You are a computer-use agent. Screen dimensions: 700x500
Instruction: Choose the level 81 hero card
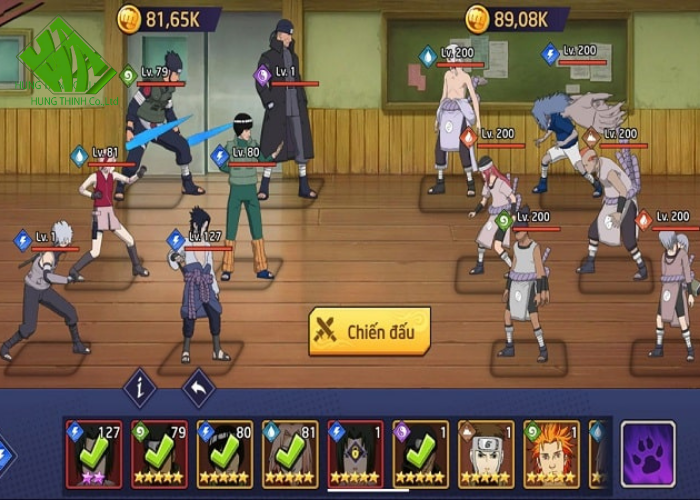click(x=290, y=453)
